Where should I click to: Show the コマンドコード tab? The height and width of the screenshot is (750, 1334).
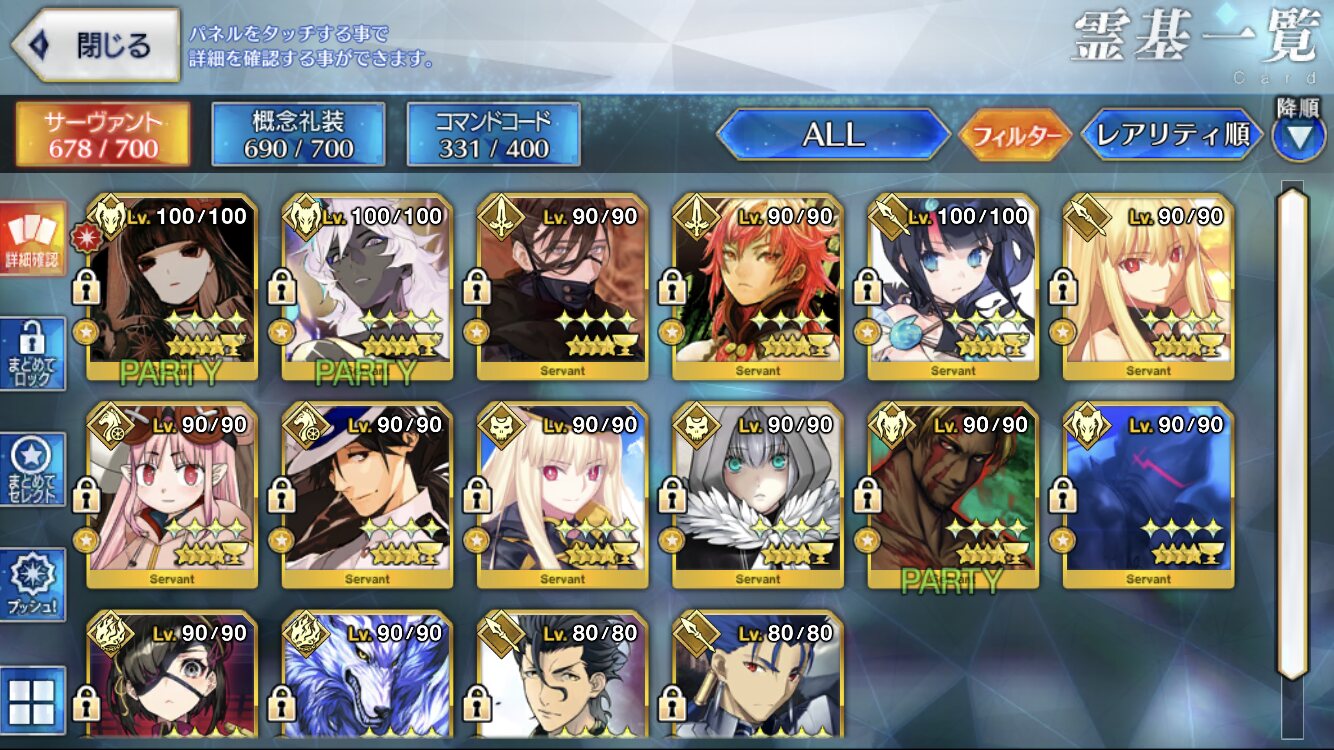pos(493,135)
